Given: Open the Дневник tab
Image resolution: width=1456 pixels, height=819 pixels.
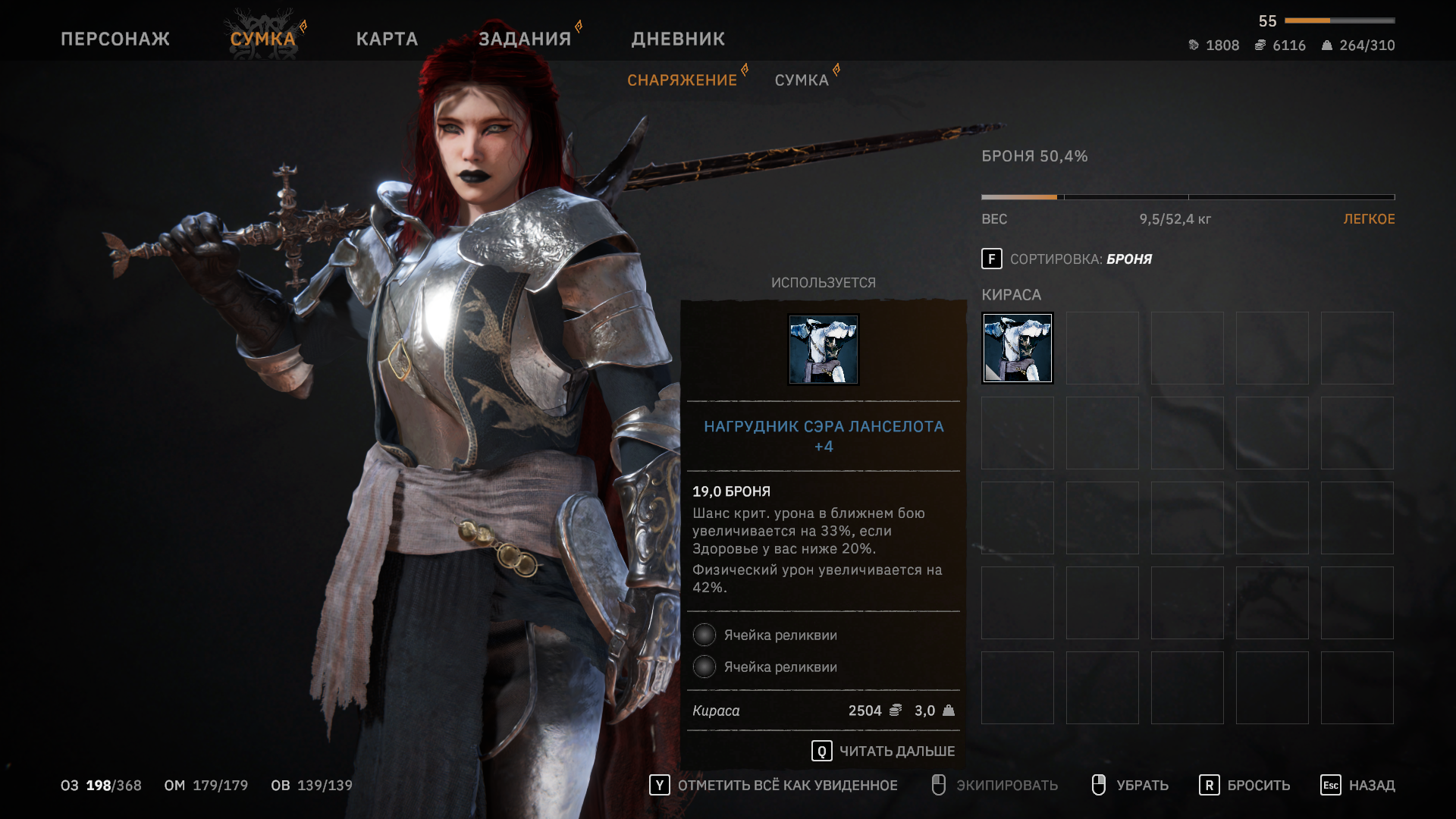Looking at the screenshot, I should pos(678,39).
